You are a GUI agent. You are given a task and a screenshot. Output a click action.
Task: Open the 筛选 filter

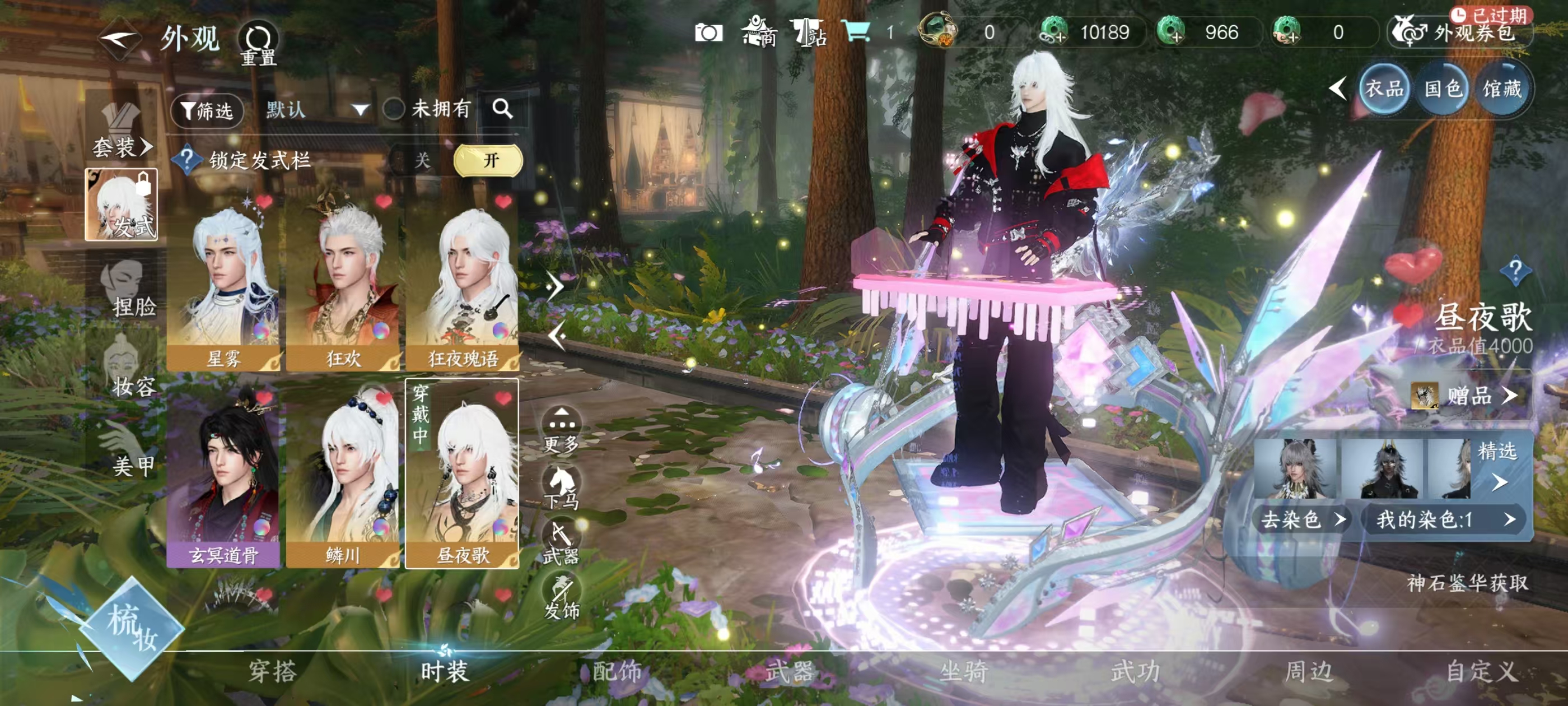(x=207, y=110)
